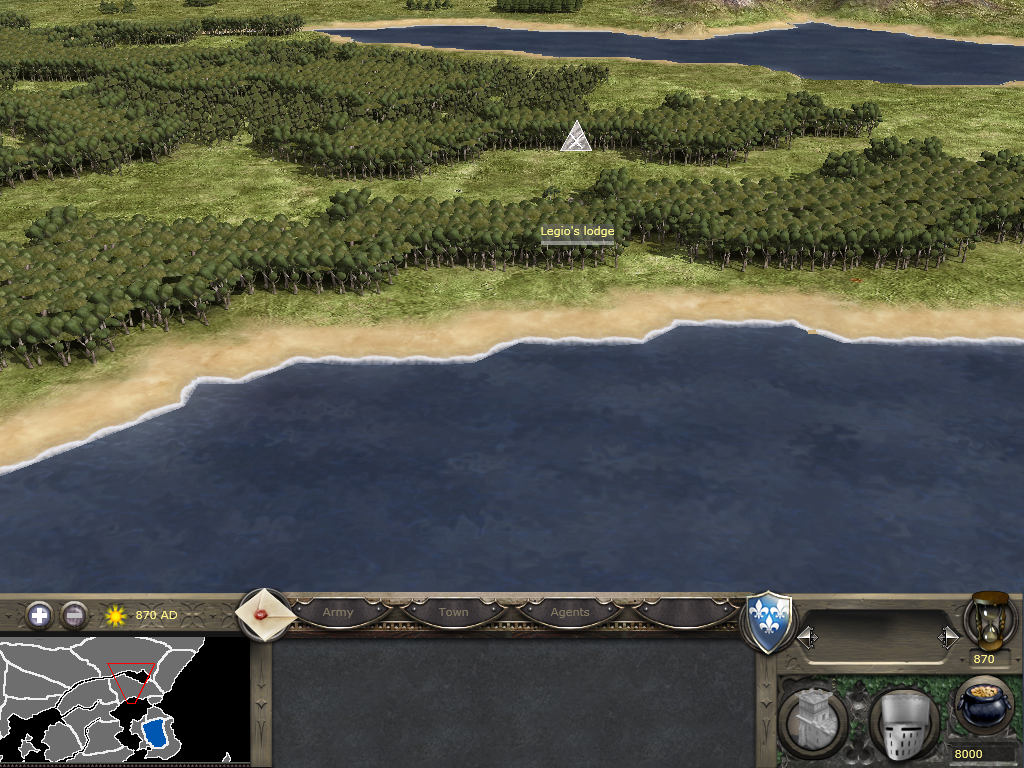The image size is (1024, 768).
Task: Select the Legio's lodge label
Action: pos(577,232)
